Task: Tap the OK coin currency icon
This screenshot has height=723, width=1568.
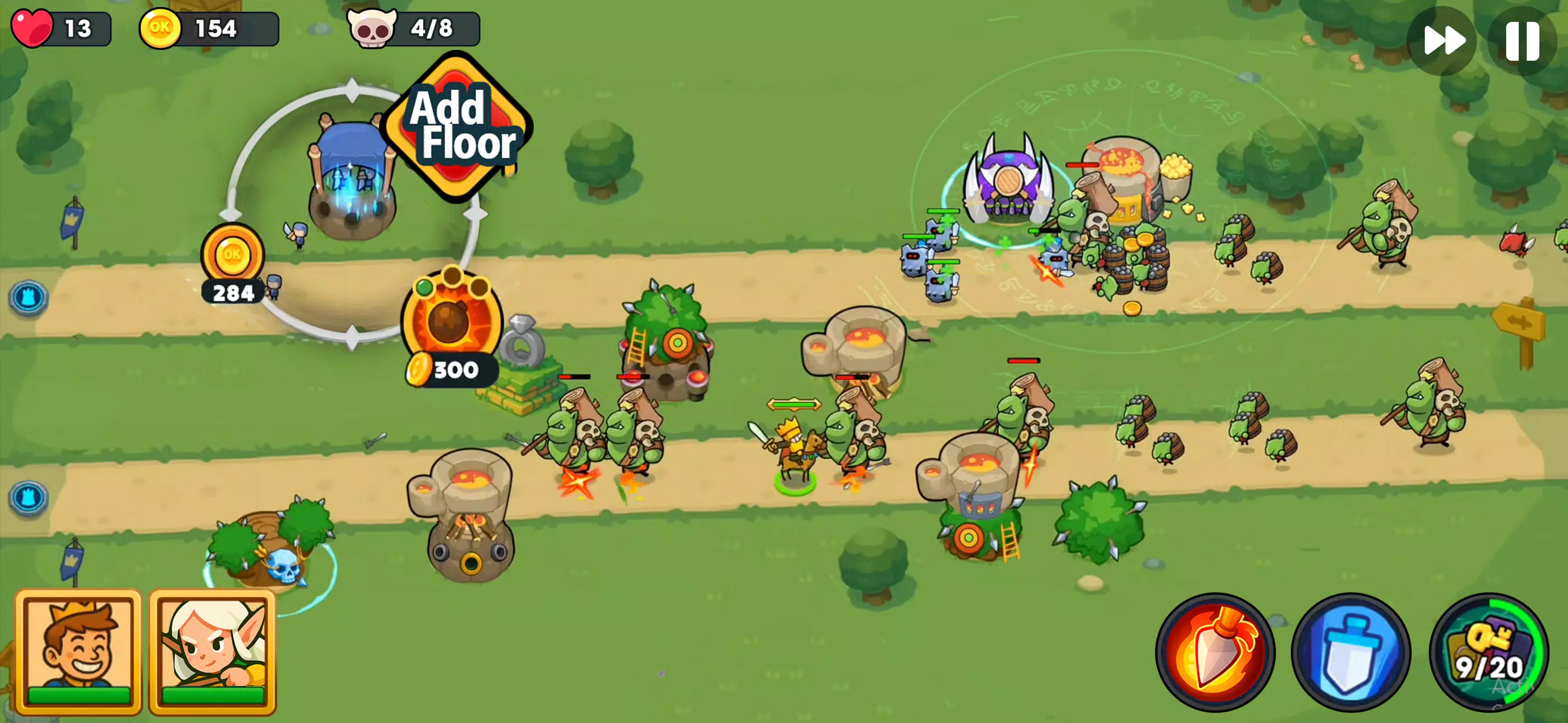Action: (x=163, y=27)
